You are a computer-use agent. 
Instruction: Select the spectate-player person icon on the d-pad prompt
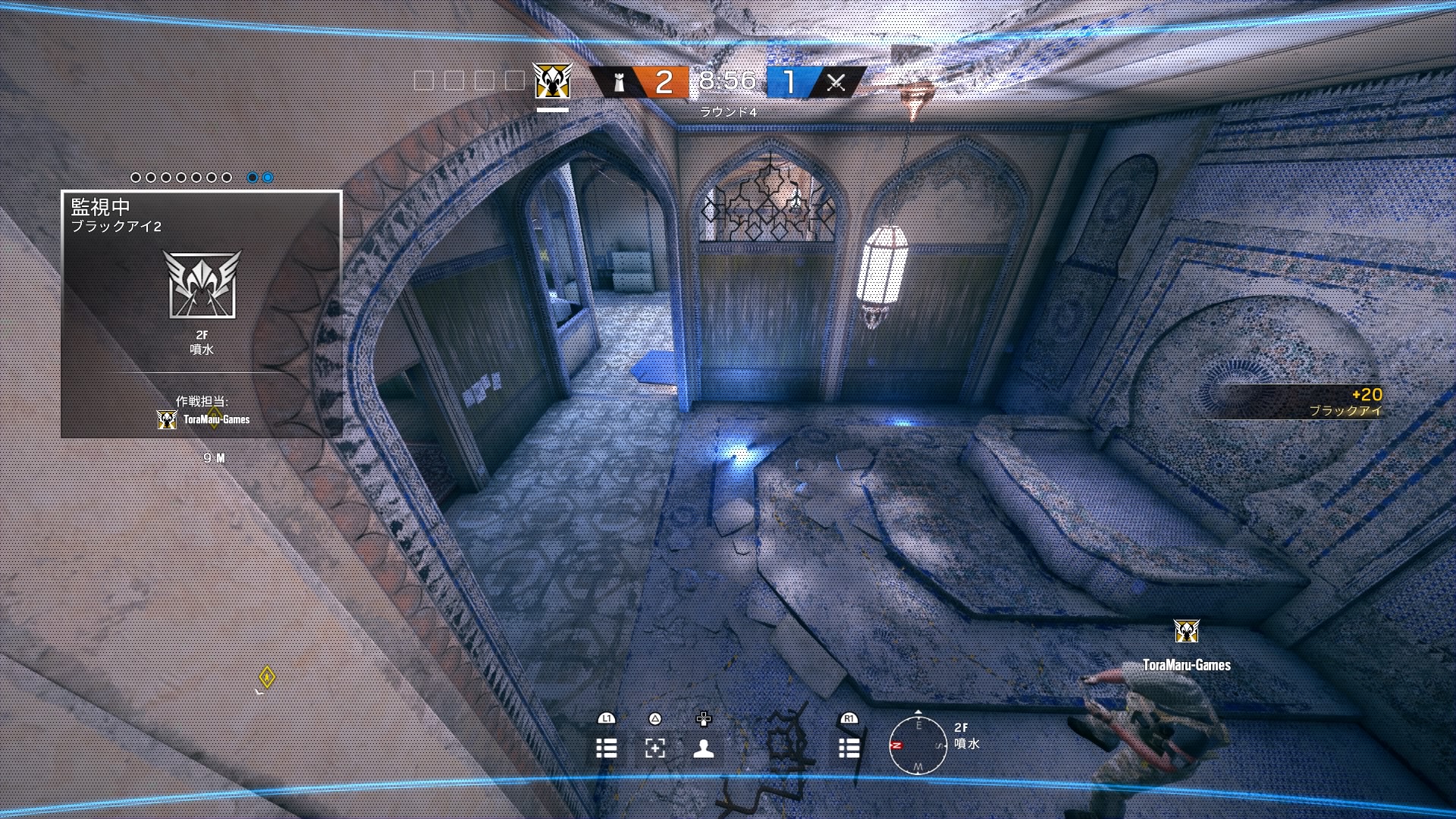tap(705, 749)
